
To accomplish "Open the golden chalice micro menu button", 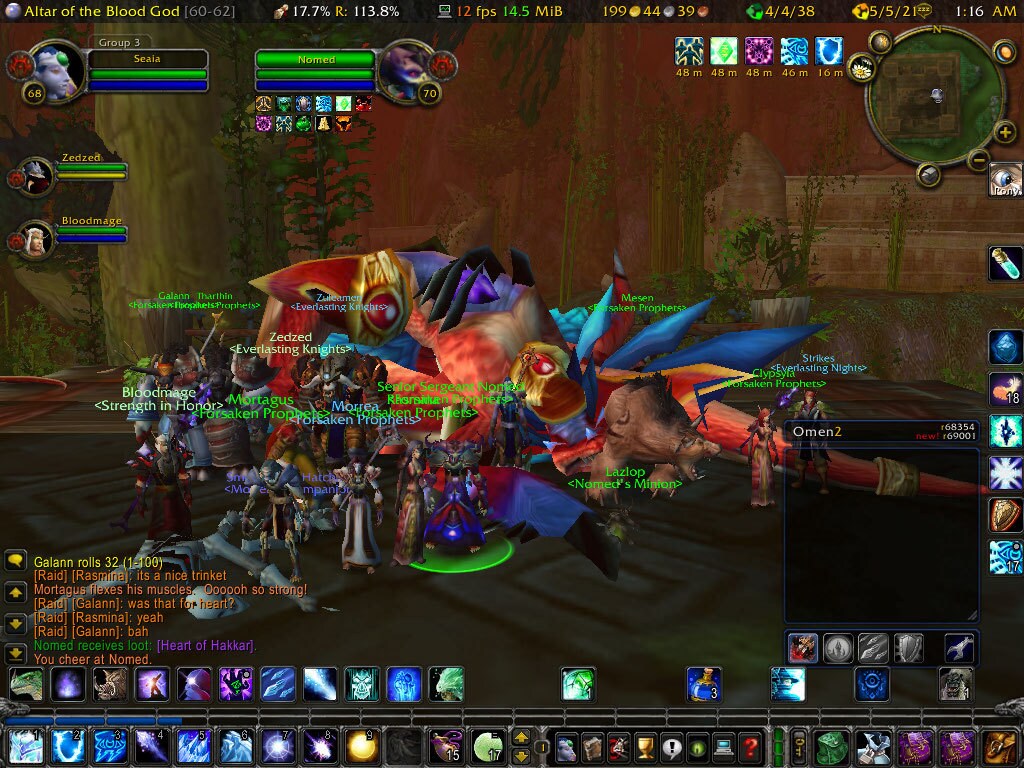I will pyautogui.click(x=645, y=746).
